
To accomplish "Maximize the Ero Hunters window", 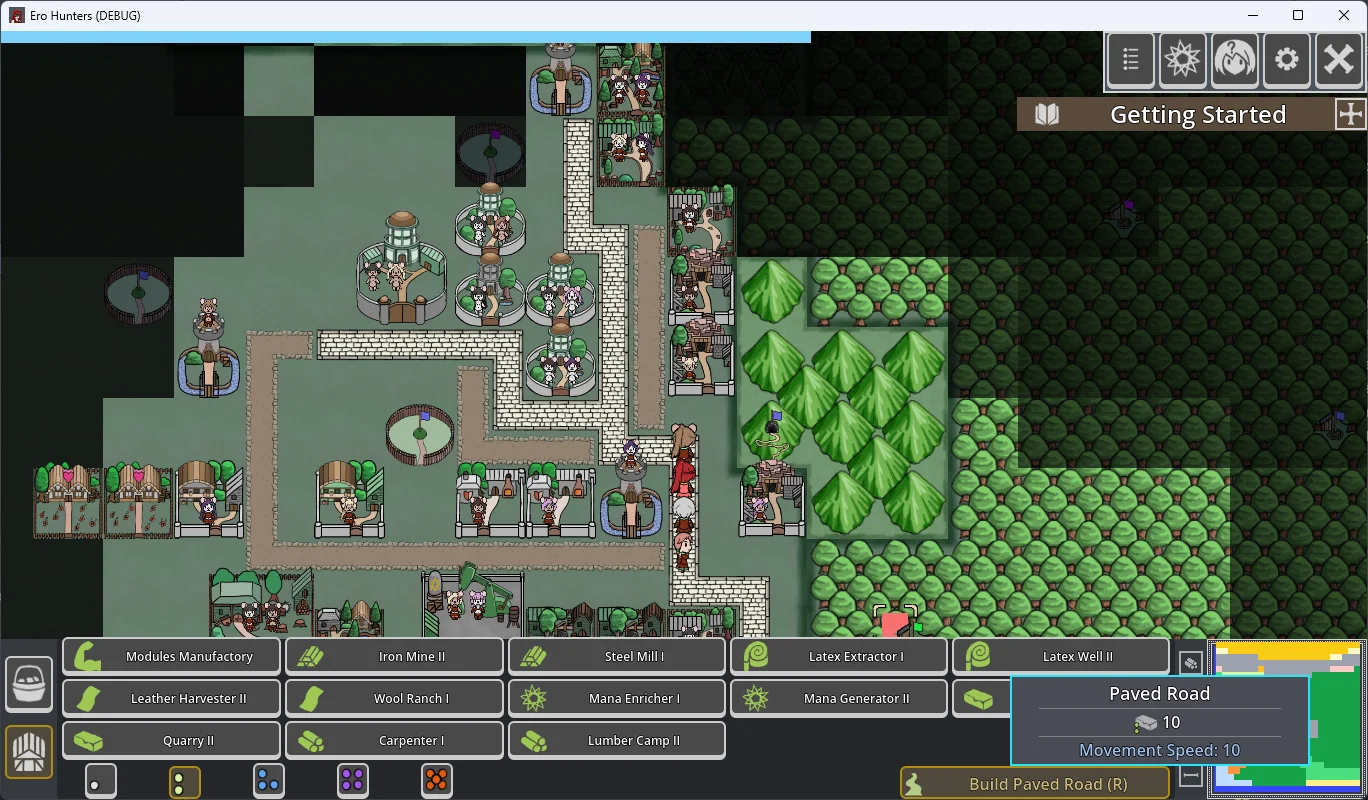I will tap(1298, 15).
